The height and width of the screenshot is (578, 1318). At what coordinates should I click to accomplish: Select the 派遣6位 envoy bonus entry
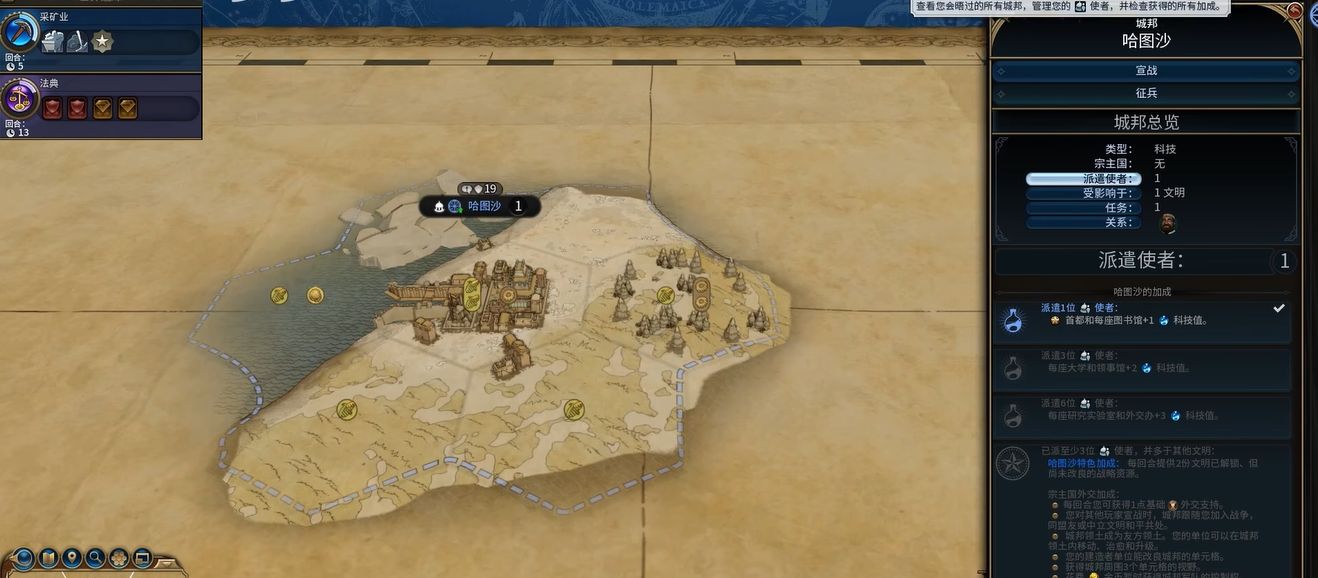pos(1142,415)
